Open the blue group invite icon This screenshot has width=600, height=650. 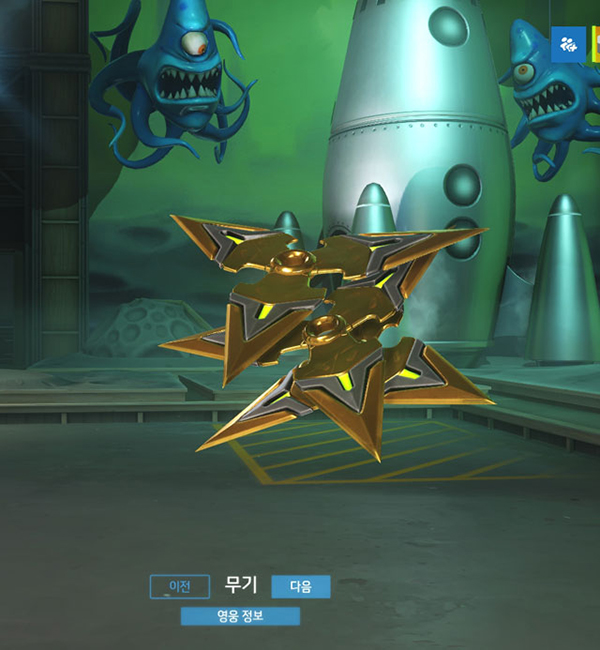pyautogui.click(x=568, y=44)
